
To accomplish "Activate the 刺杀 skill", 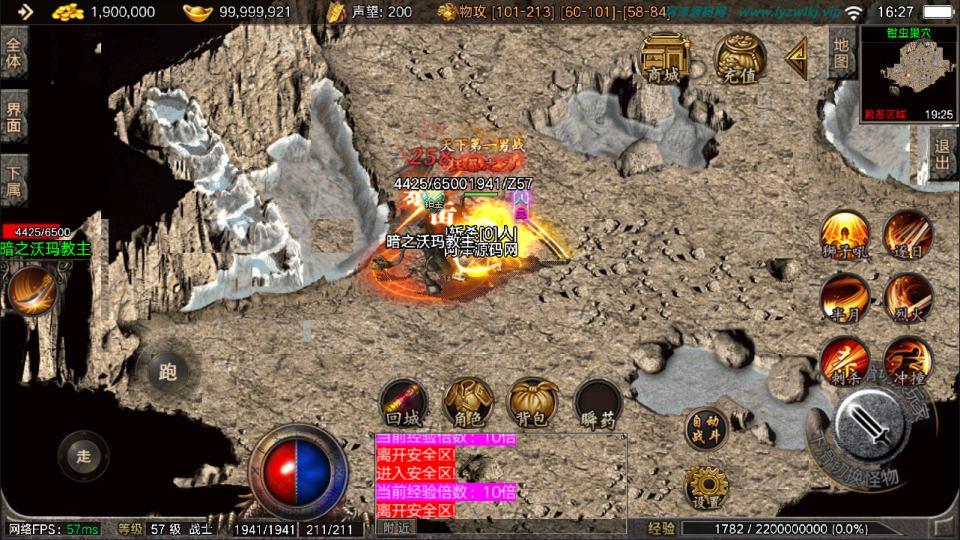I will pos(845,361).
